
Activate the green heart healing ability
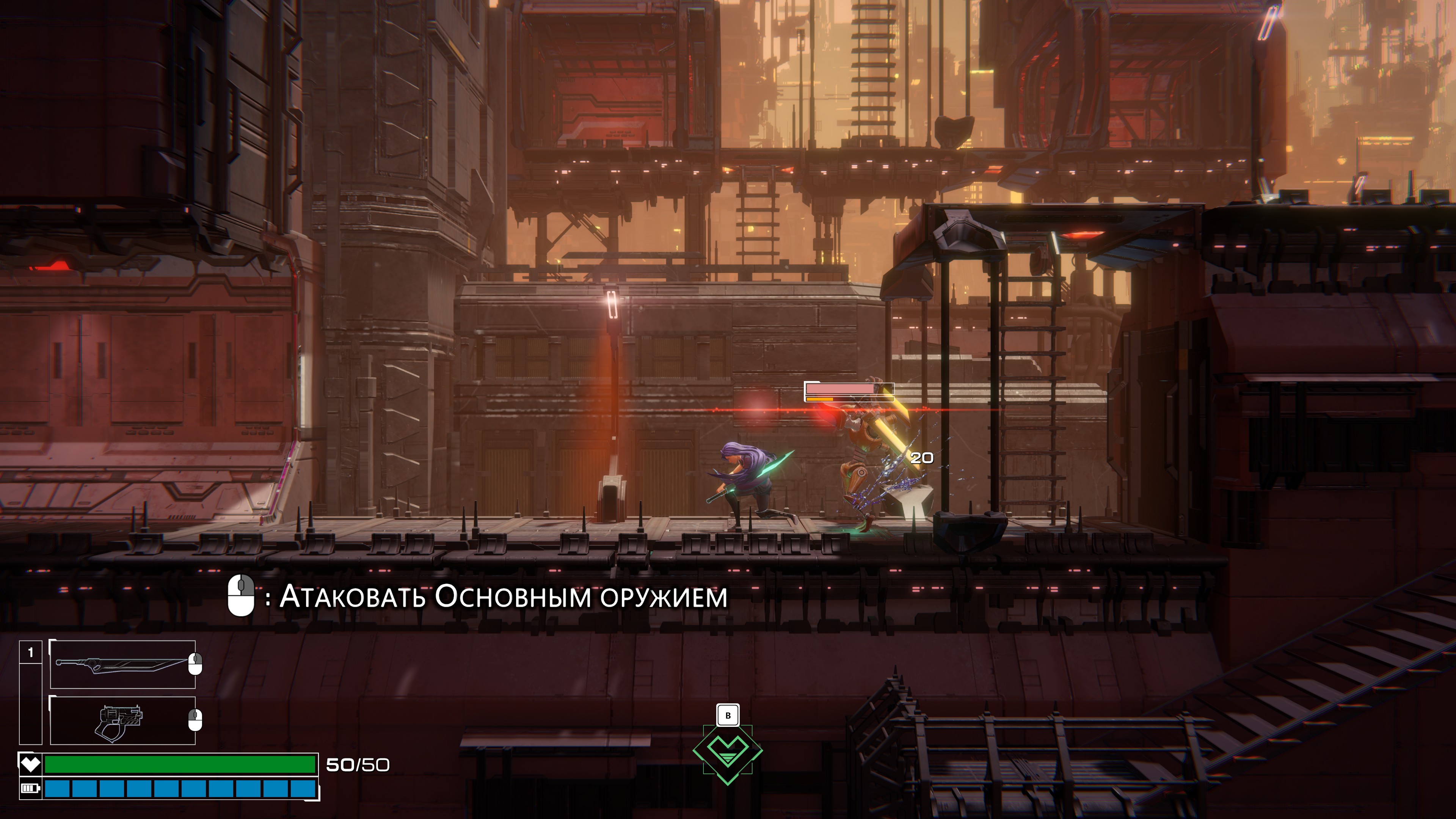pyautogui.click(x=728, y=752)
